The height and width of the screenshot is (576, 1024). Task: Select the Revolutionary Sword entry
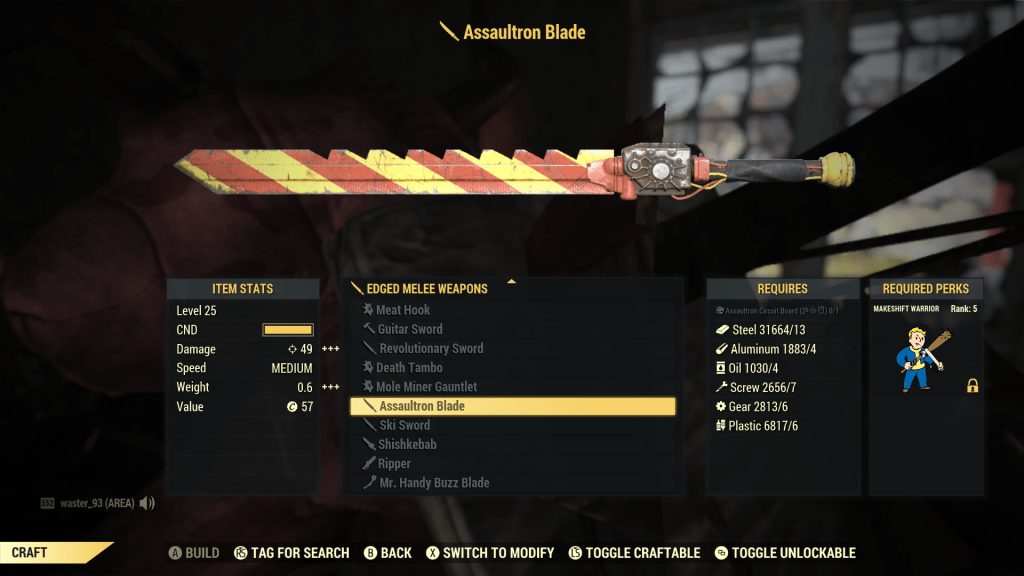coord(431,348)
